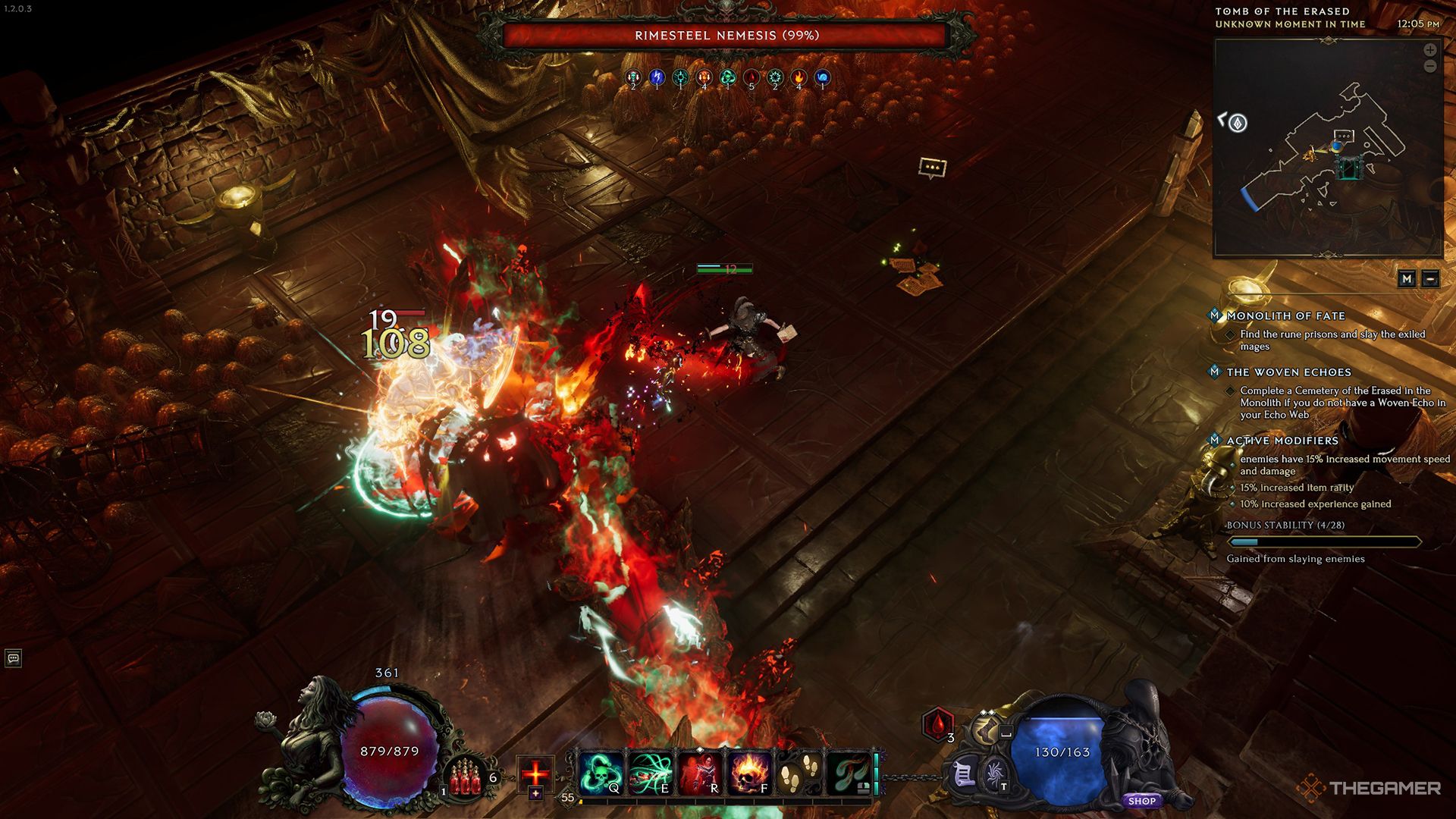This screenshot has width=1456, height=819.
Task: Open the scroll icon beside mana orb
Action: click(x=965, y=775)
